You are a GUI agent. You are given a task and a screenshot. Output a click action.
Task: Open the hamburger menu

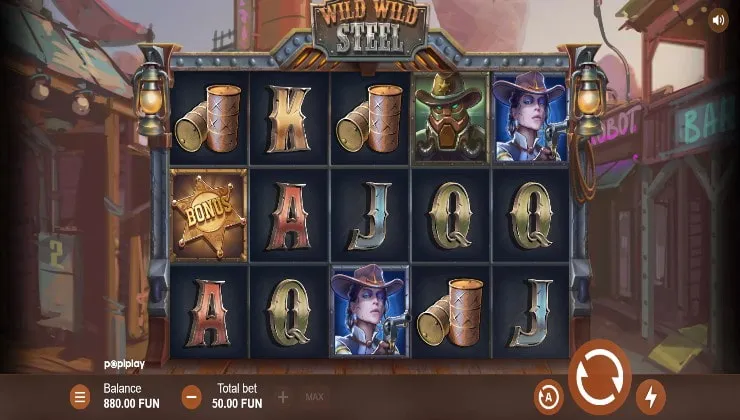pyautogui.click(x=80, y=396)
